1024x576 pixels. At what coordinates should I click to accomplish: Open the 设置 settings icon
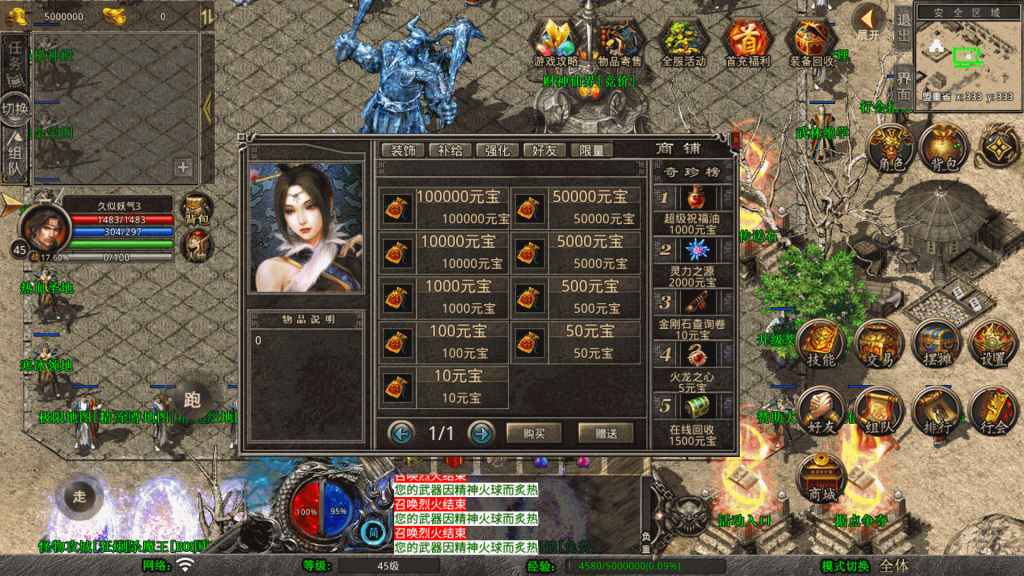(993, 344)
